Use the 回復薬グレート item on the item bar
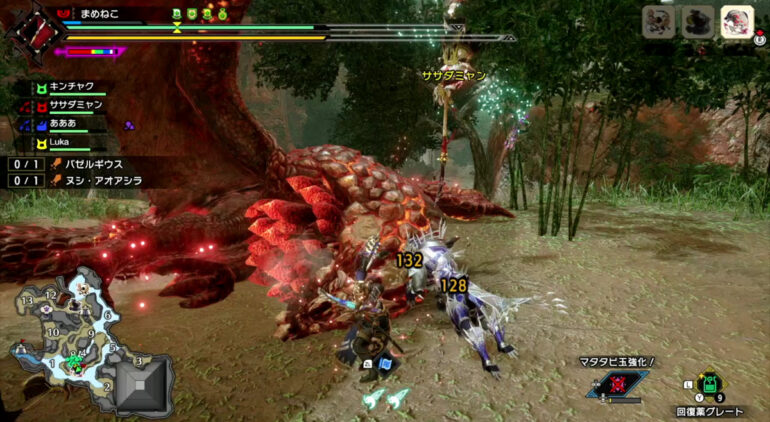Image resolution: width=770 pixels, height=422 pixels. tap(710, 385)
